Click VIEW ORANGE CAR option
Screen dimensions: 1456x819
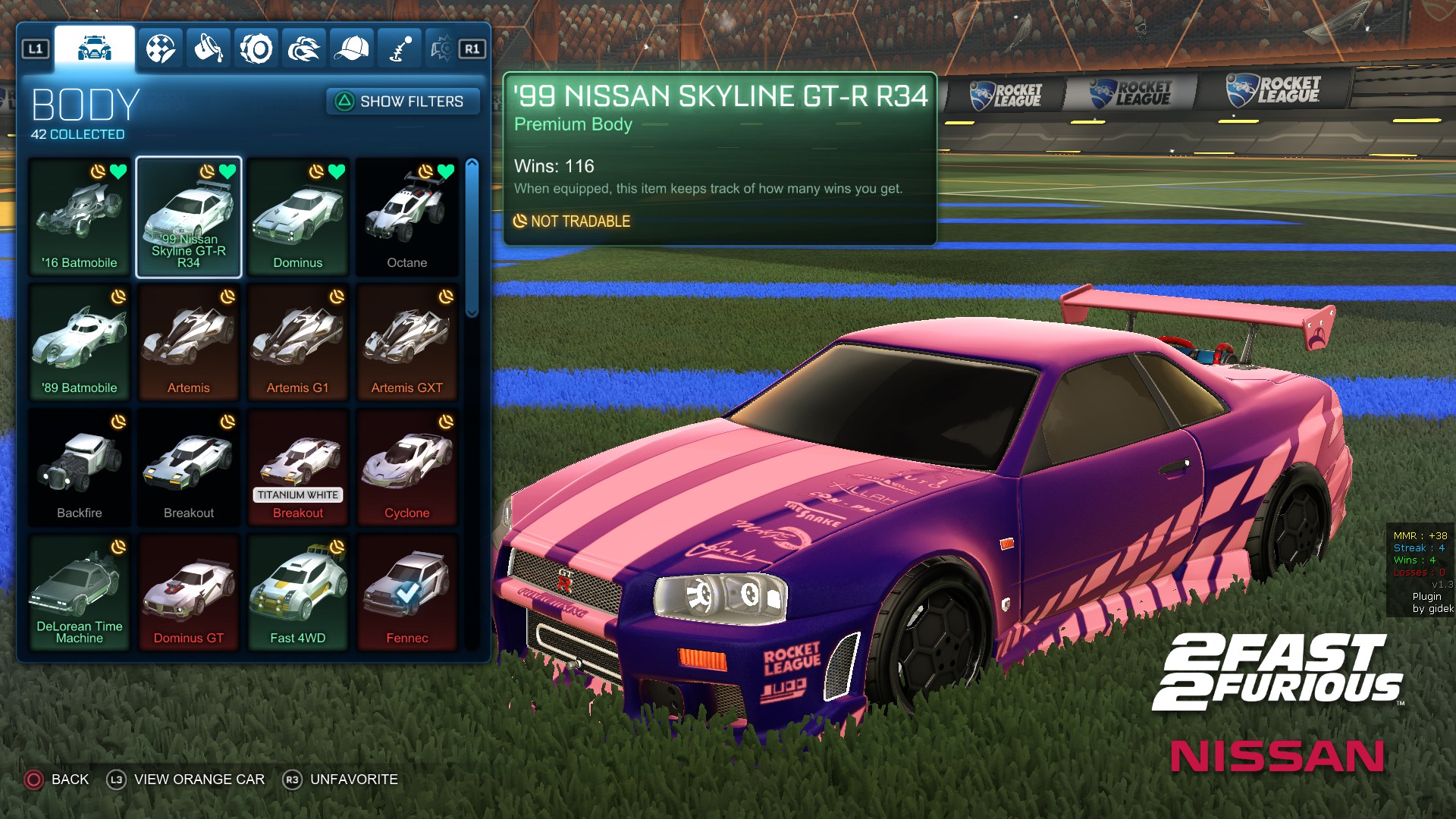coord(199,779)
